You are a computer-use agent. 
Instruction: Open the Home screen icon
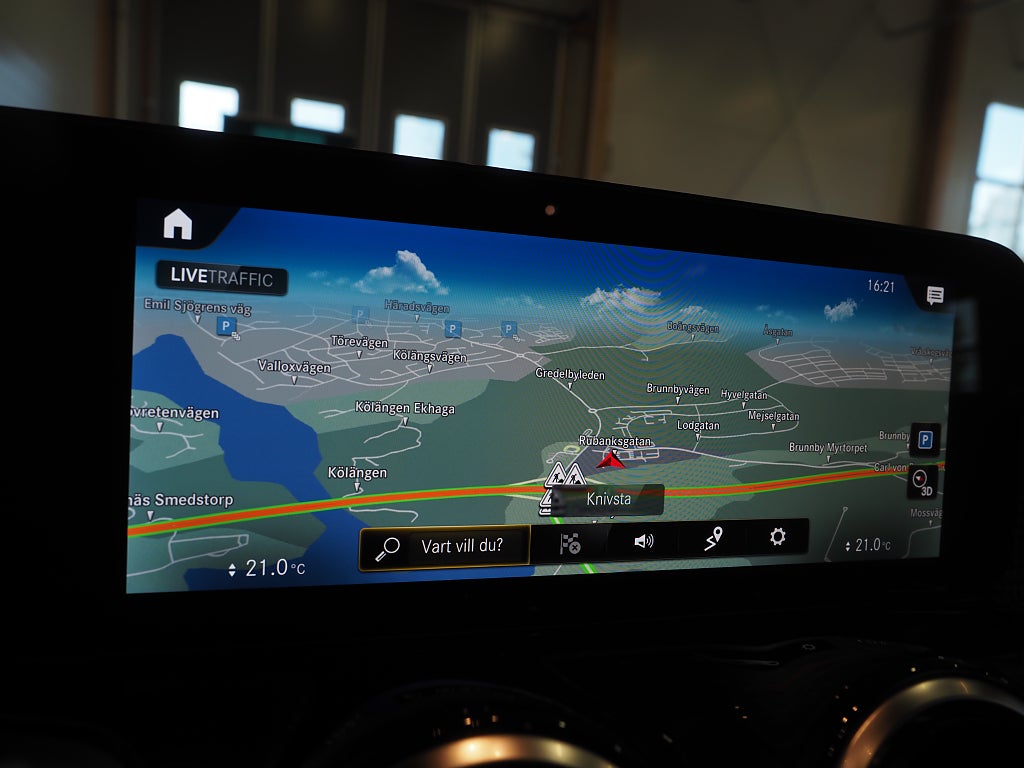pyautogui.click(x=178, y=224)
